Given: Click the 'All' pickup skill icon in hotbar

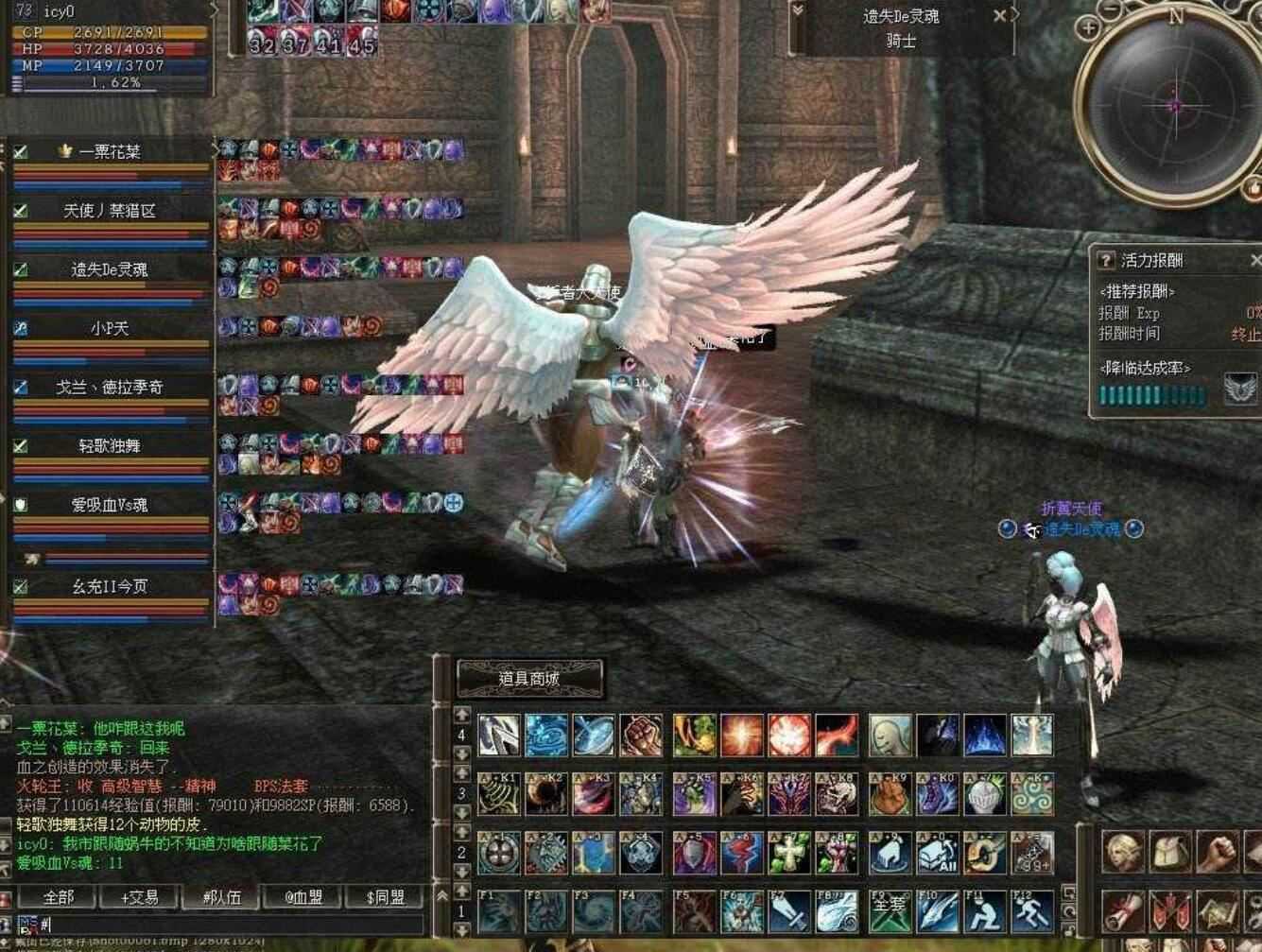Looking at the screenshot, I should pyautogui.click(x=938, y=854).
